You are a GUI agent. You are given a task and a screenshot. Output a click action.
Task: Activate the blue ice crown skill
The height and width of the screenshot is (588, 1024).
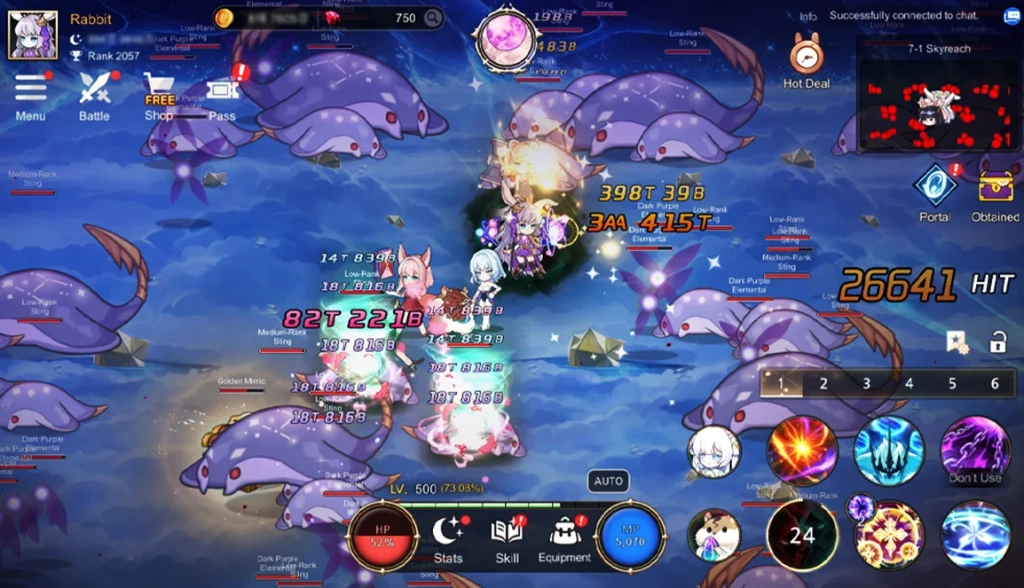pyautogui.click(x=888, y=451)
